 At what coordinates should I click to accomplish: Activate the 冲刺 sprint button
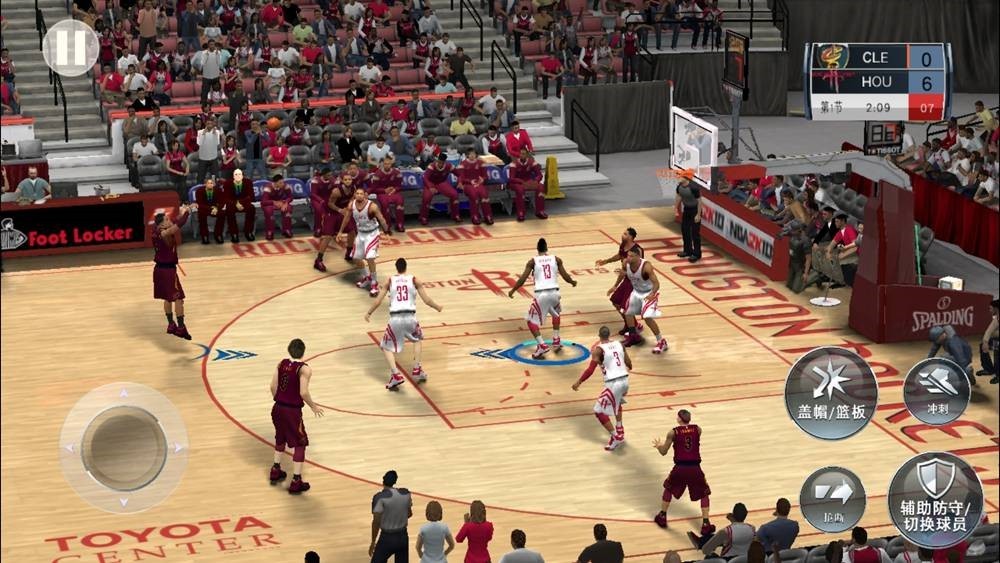coord(936,391)
